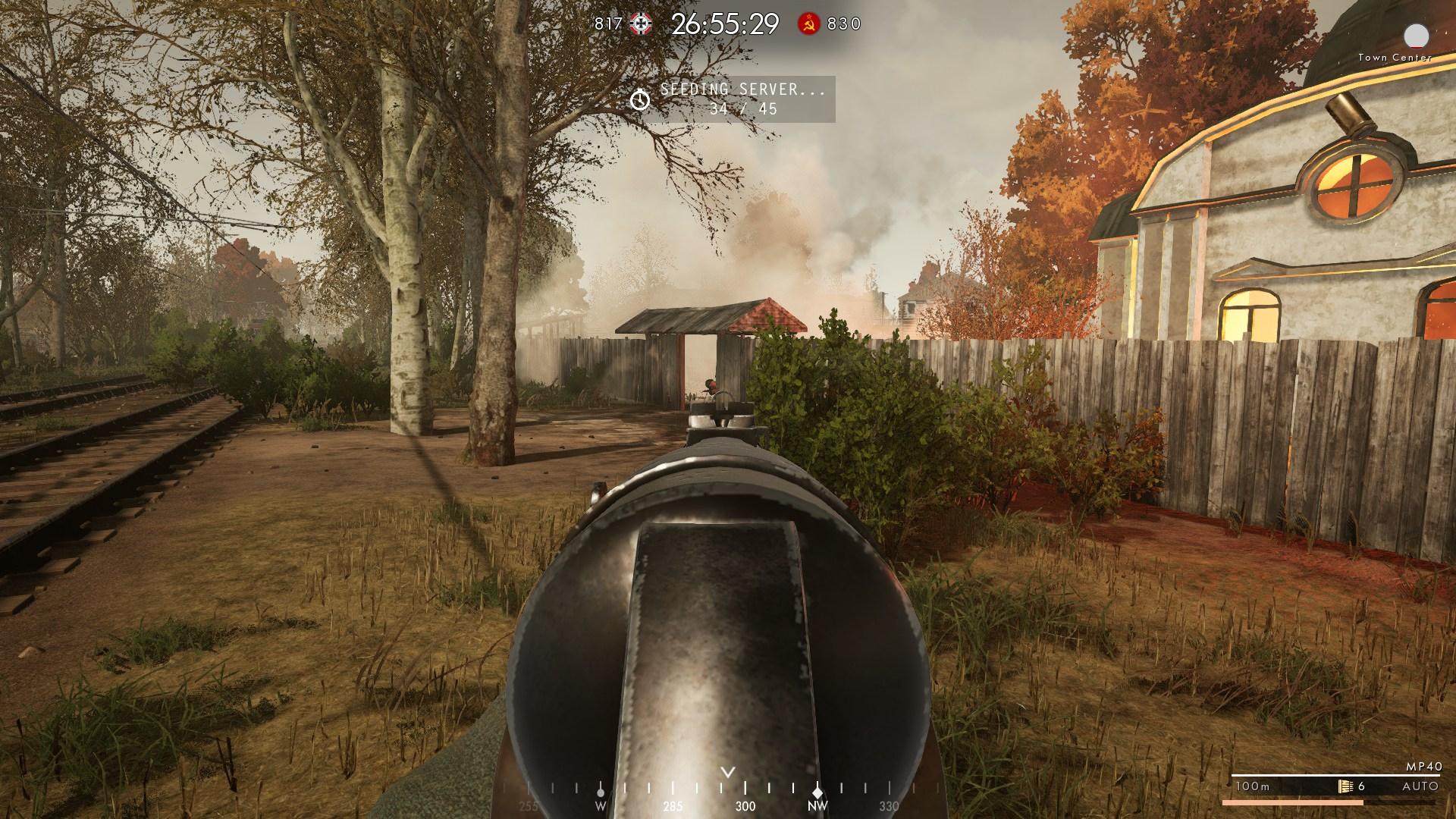This screenshot has width=1456, height=819.
Task: Select the Soviet hammer and sickle emblem
Action: [x=808, y=24]
